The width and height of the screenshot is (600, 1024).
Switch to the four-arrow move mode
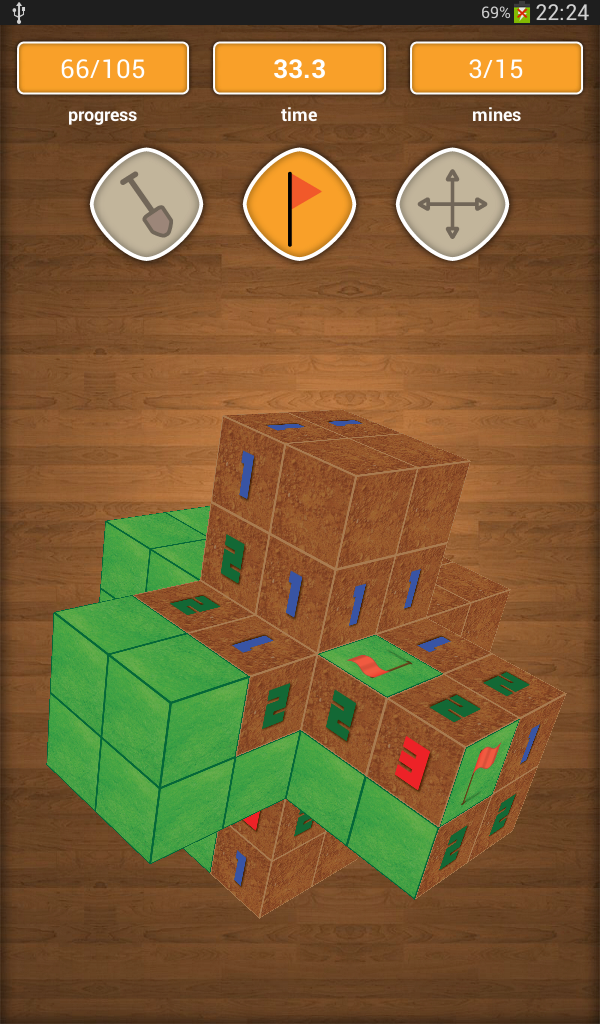click(452, 204)
